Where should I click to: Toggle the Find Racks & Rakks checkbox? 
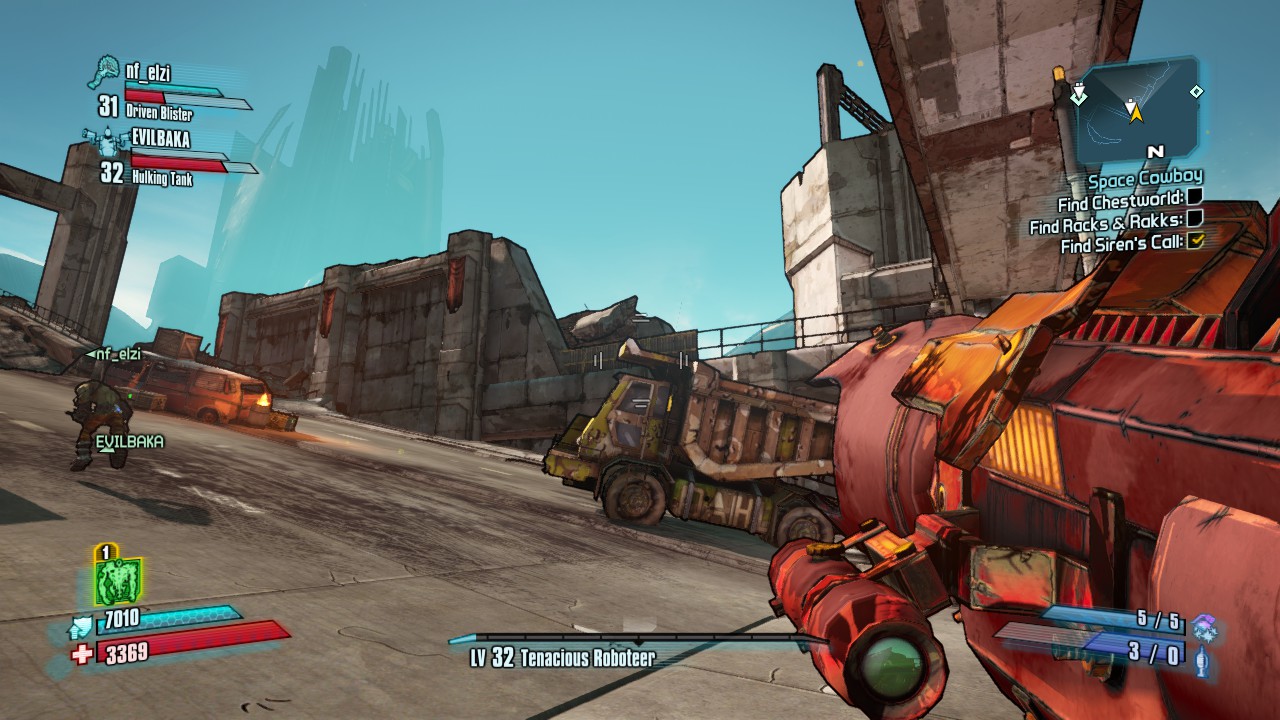(1194, 219)
